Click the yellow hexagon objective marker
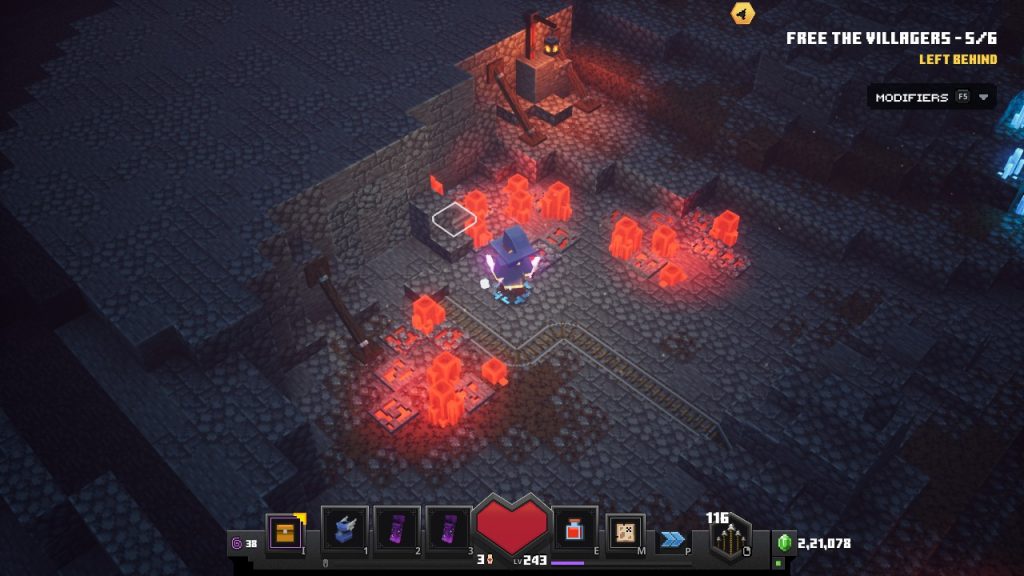 (743, 13)
